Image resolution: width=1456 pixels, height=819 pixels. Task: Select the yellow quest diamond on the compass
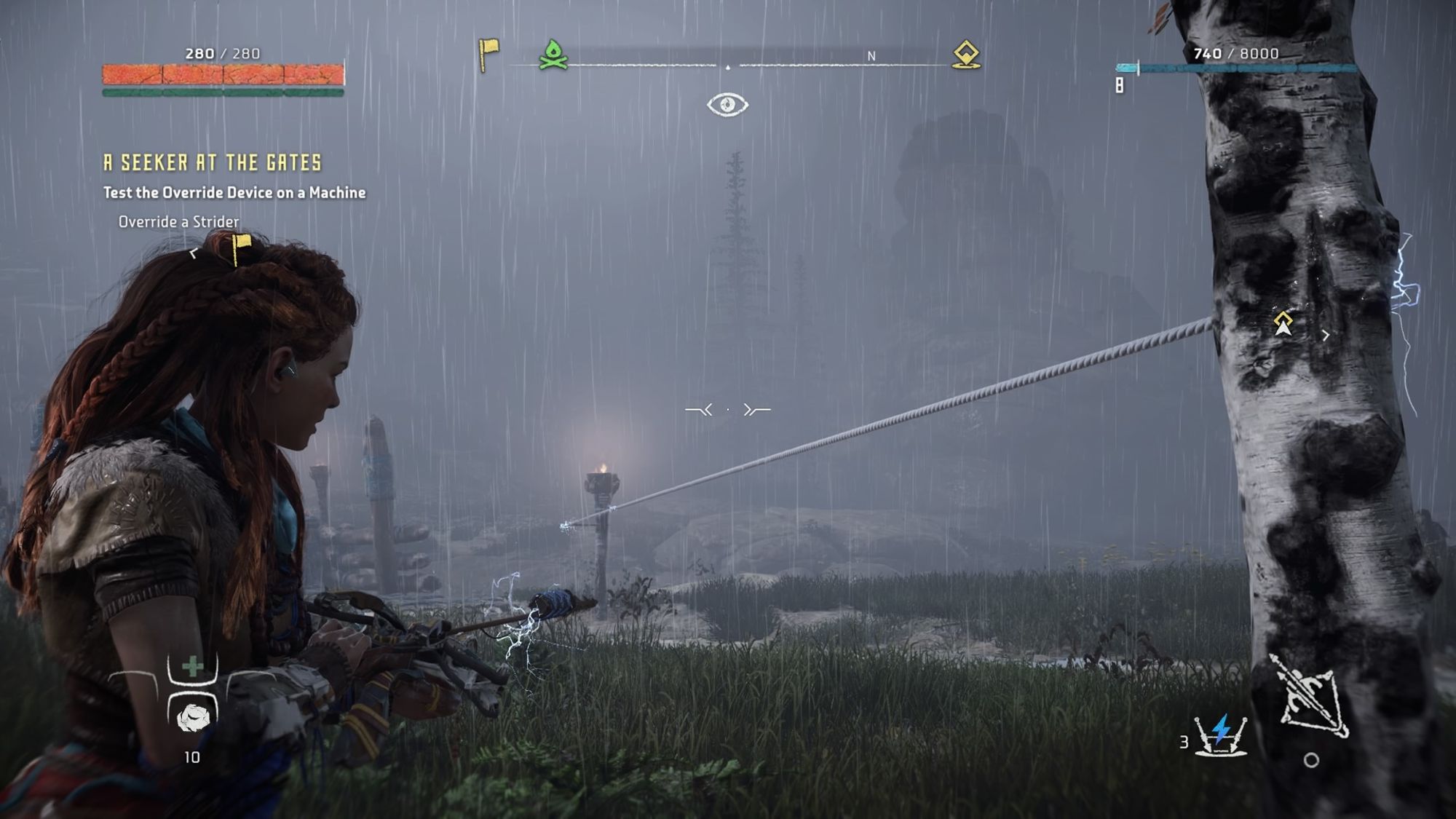(966, 55)
